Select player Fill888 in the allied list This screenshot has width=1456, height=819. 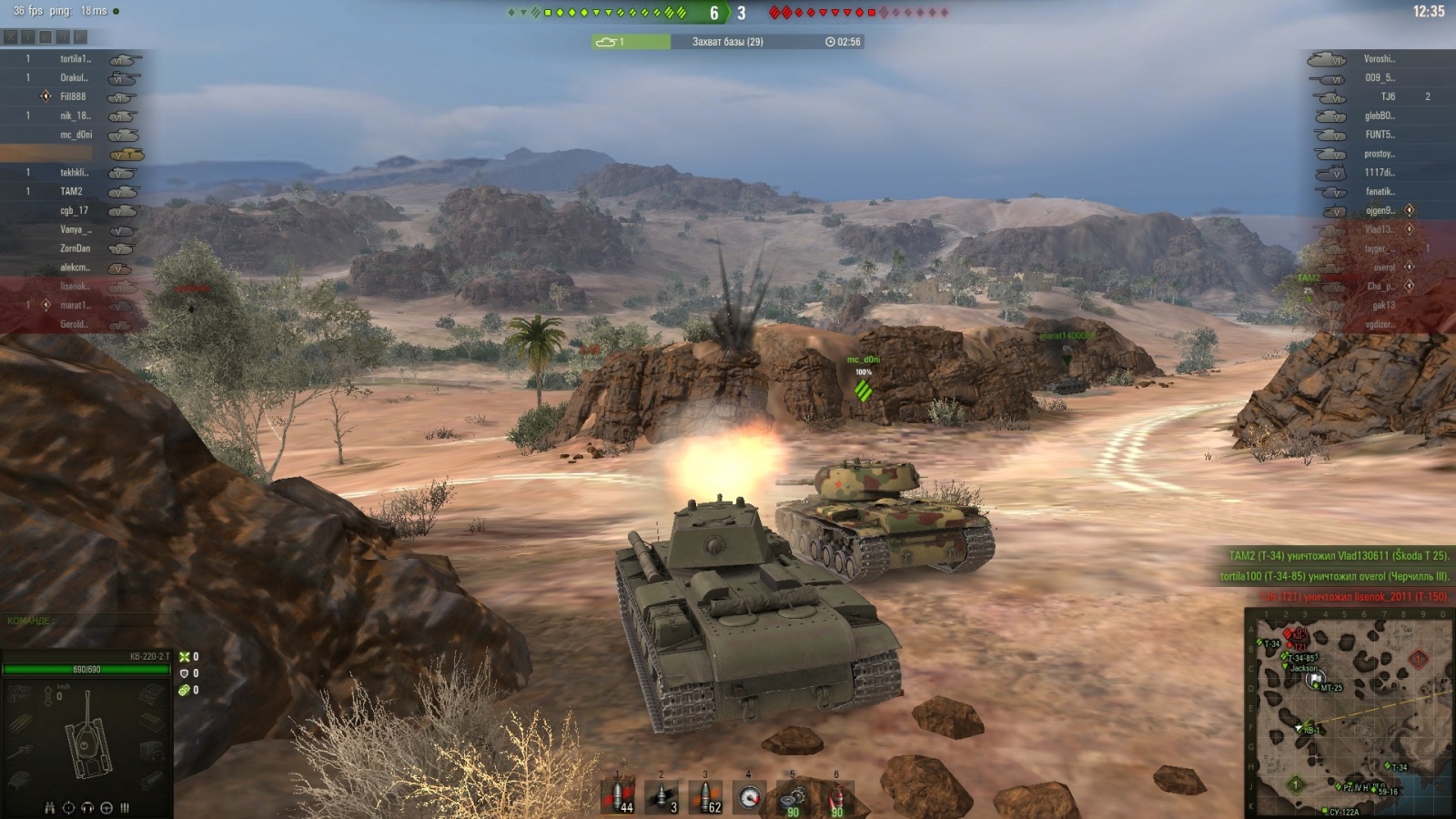click(73, 96)
